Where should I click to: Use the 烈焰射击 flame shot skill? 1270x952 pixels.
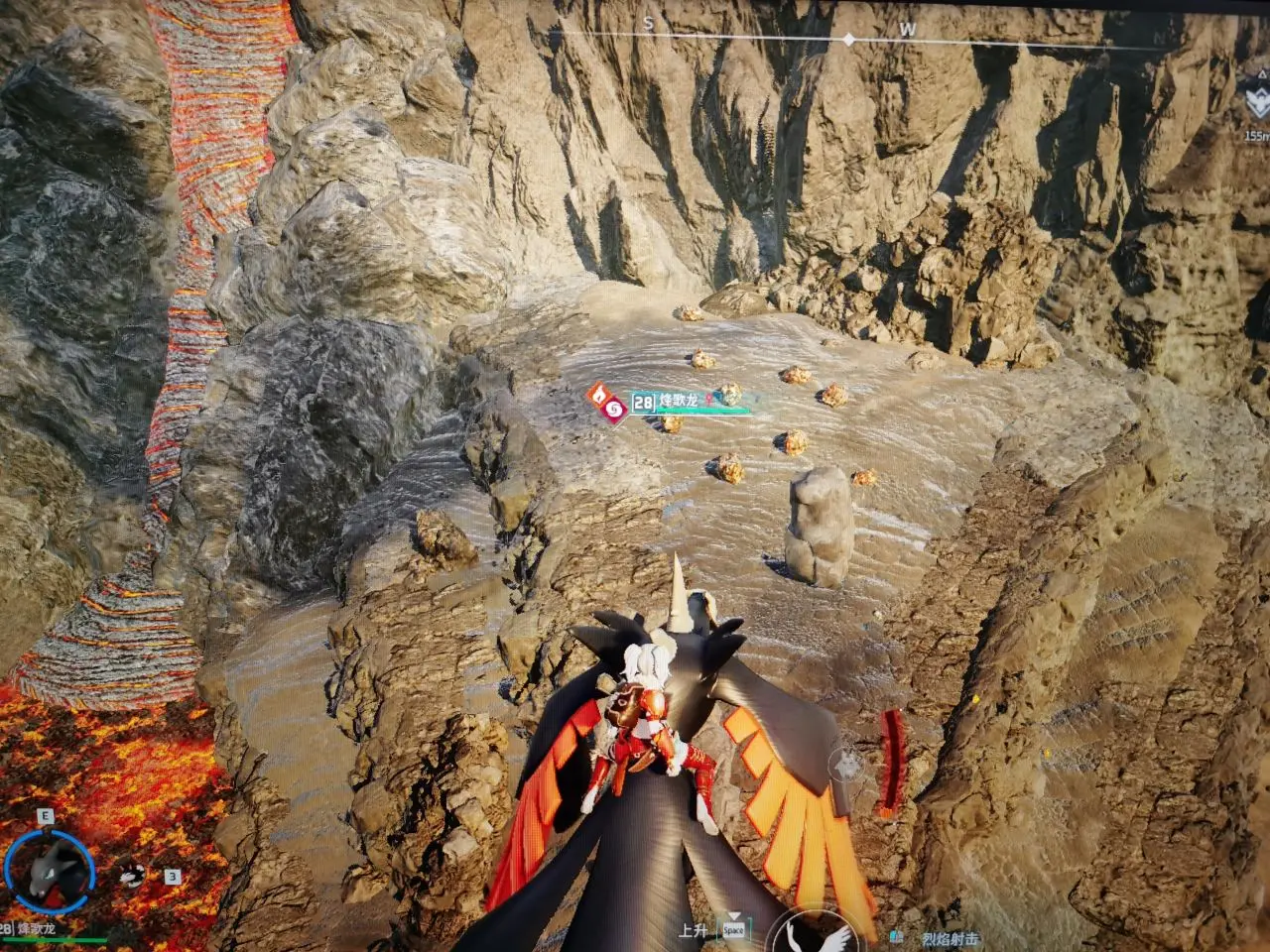click(x=950, y=938)
